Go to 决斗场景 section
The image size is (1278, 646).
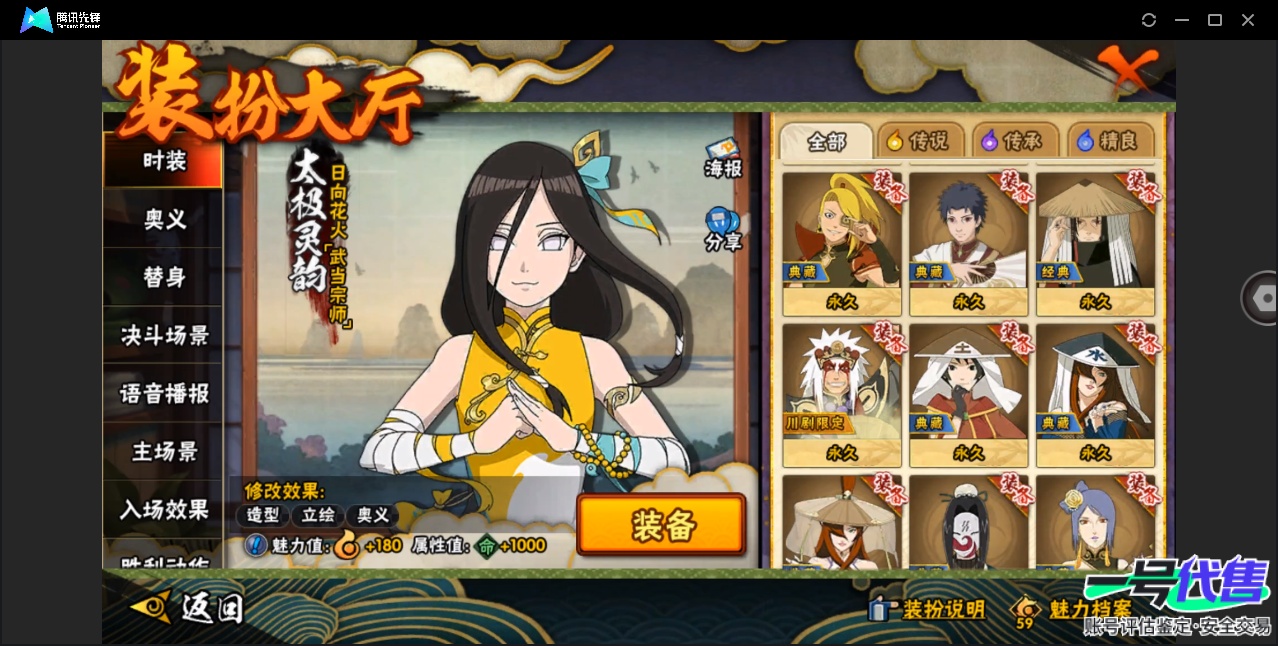coord(163,335)
